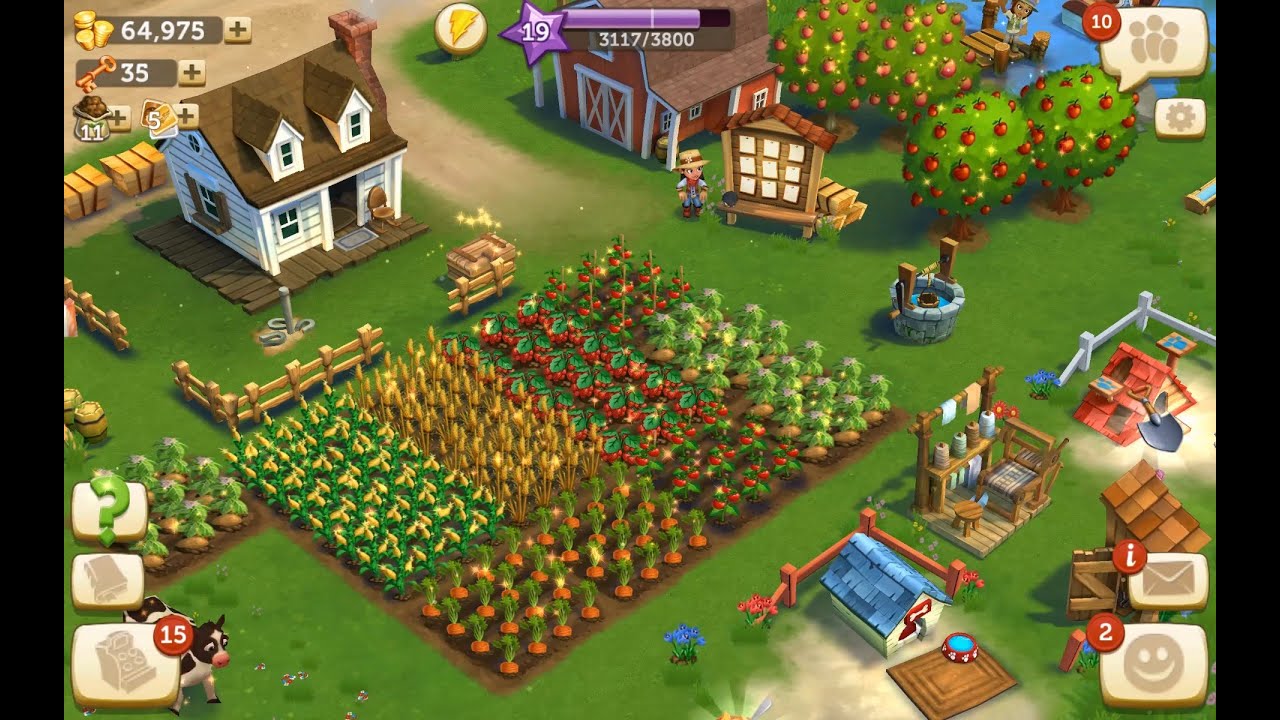Click the feed bag icon showing 11

pos(91,119)
